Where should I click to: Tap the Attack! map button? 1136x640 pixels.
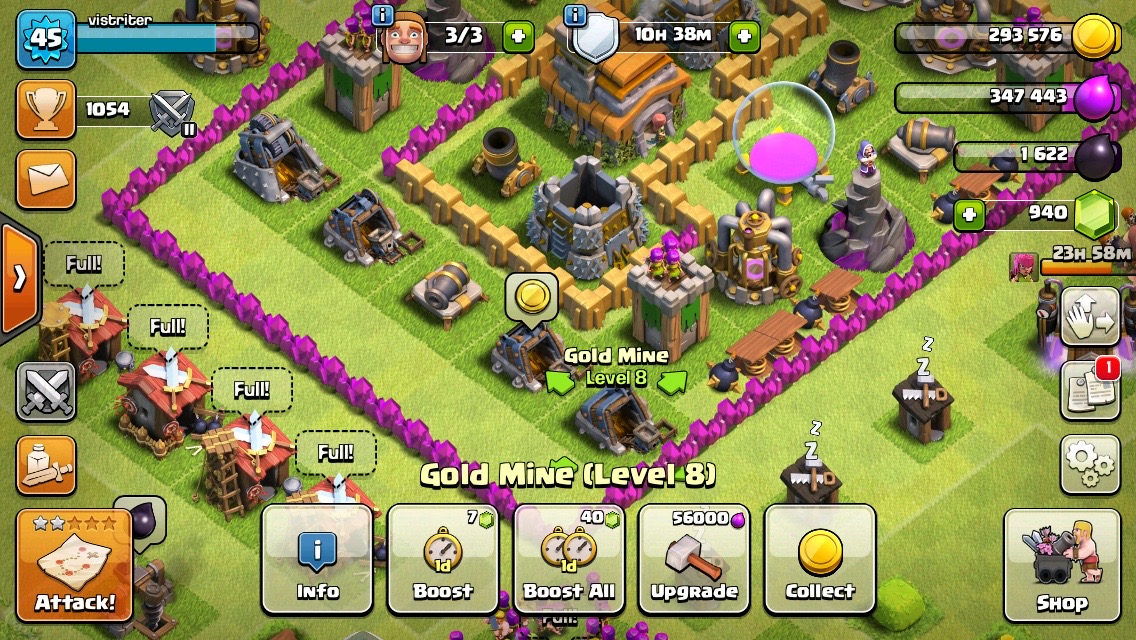pyautogui.click(x=75, y=565)
